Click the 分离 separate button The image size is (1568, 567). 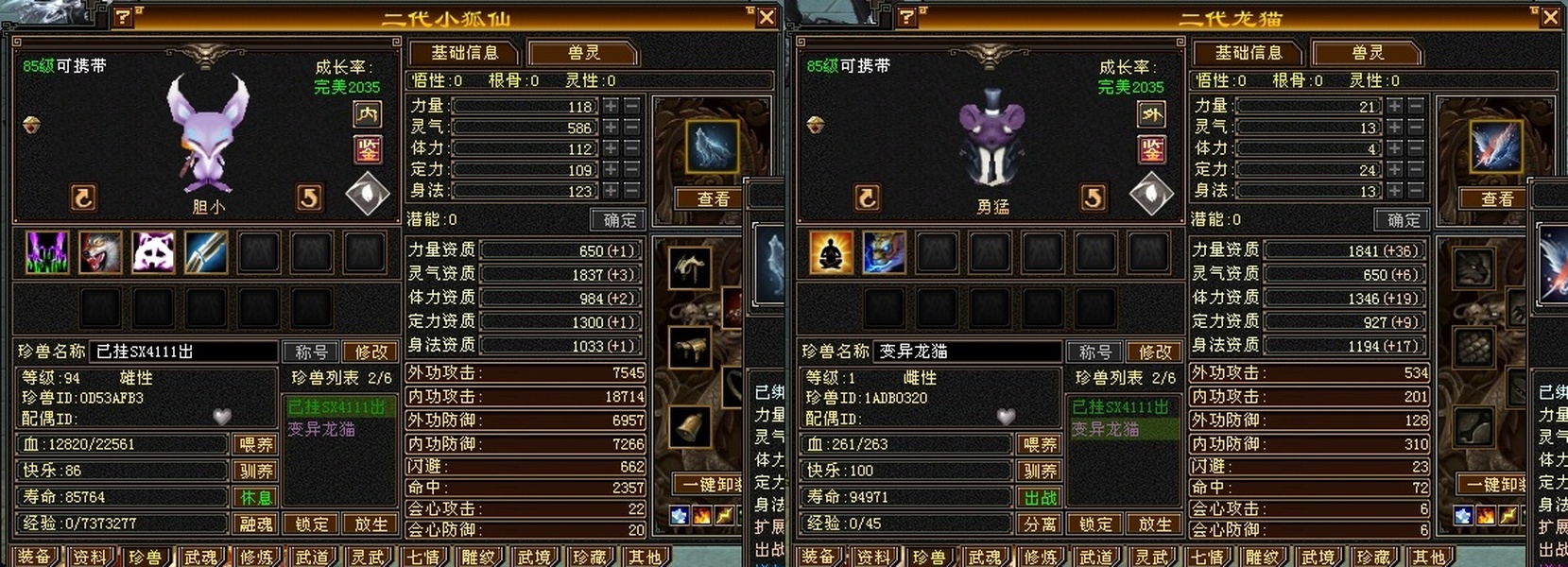click(x=1040, y=524)
